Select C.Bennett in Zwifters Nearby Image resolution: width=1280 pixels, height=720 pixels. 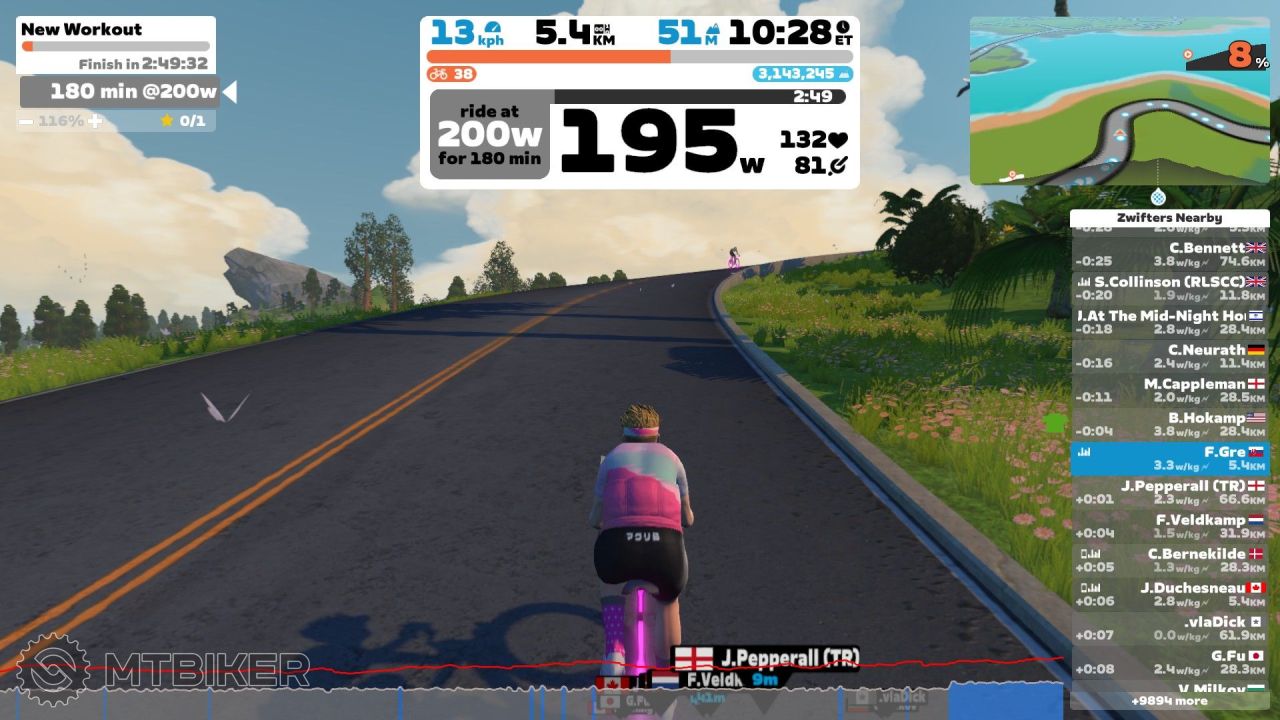[1169, 255]
